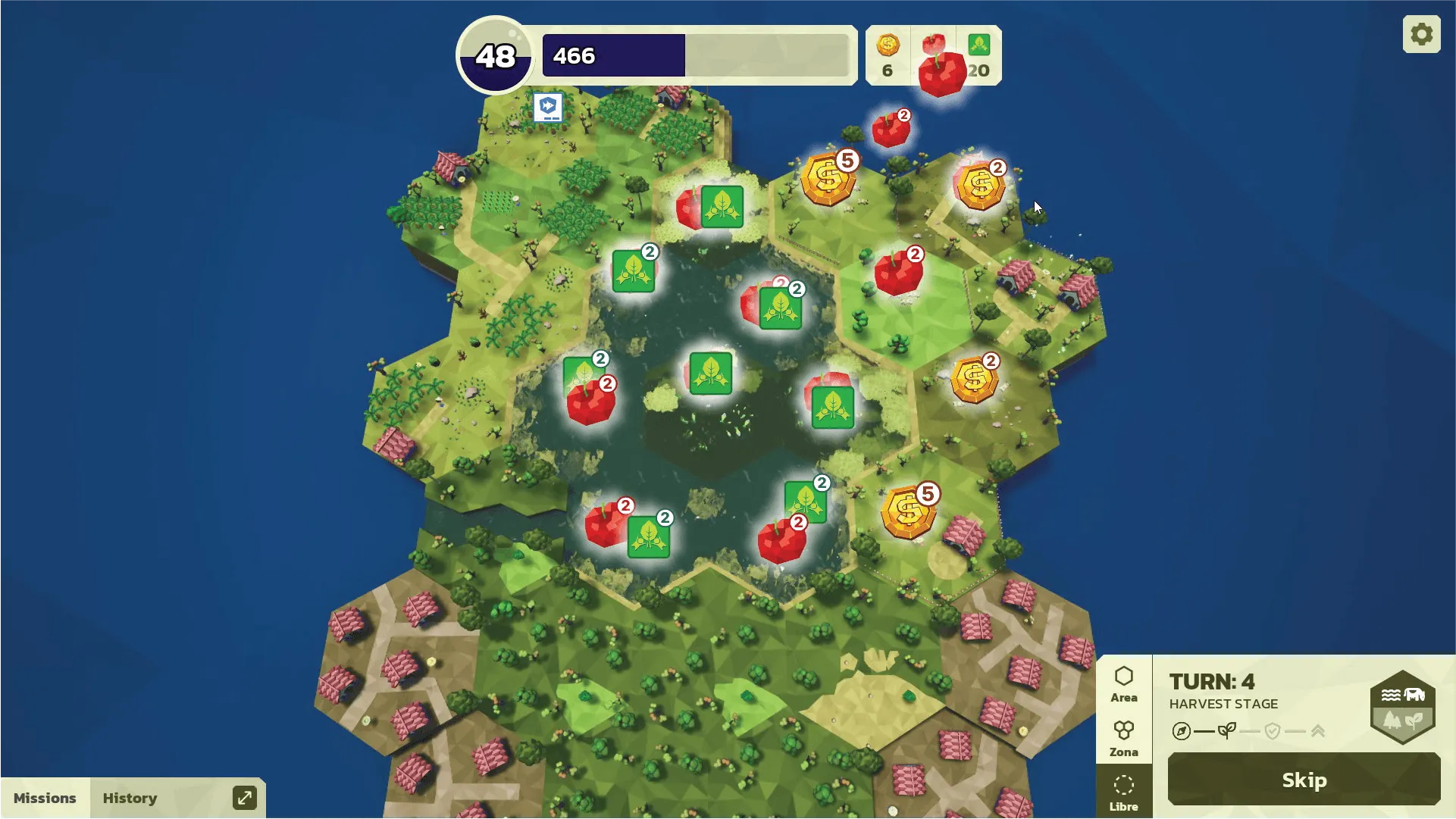Choose the Libre selection mode
Viewport: 1456px width, 819px height.
pos(1123,792)
